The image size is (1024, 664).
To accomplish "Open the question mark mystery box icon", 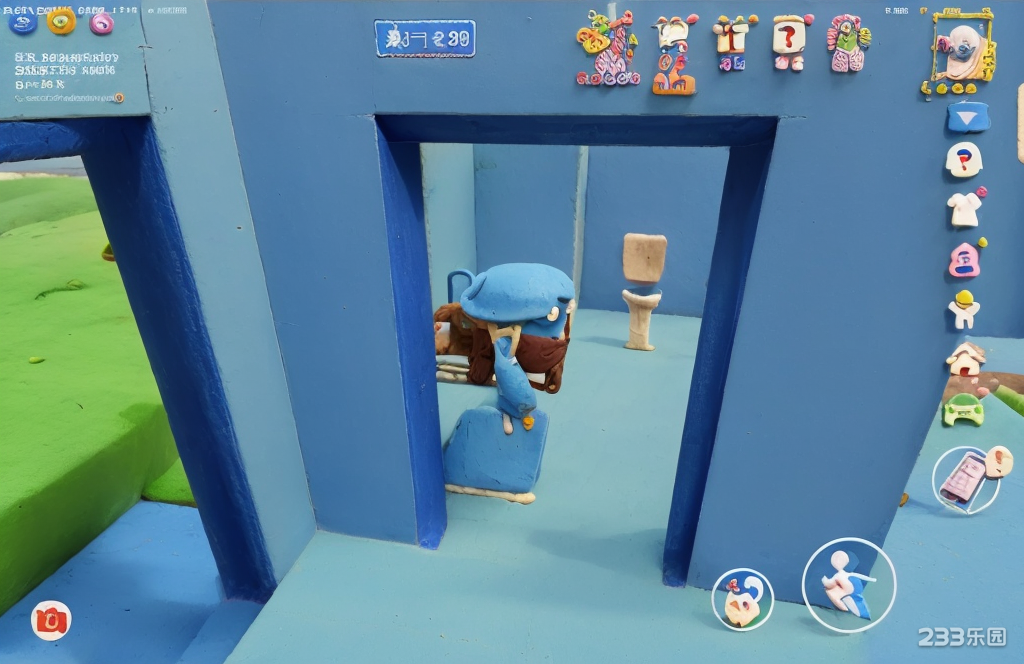I will coord(790,42).
